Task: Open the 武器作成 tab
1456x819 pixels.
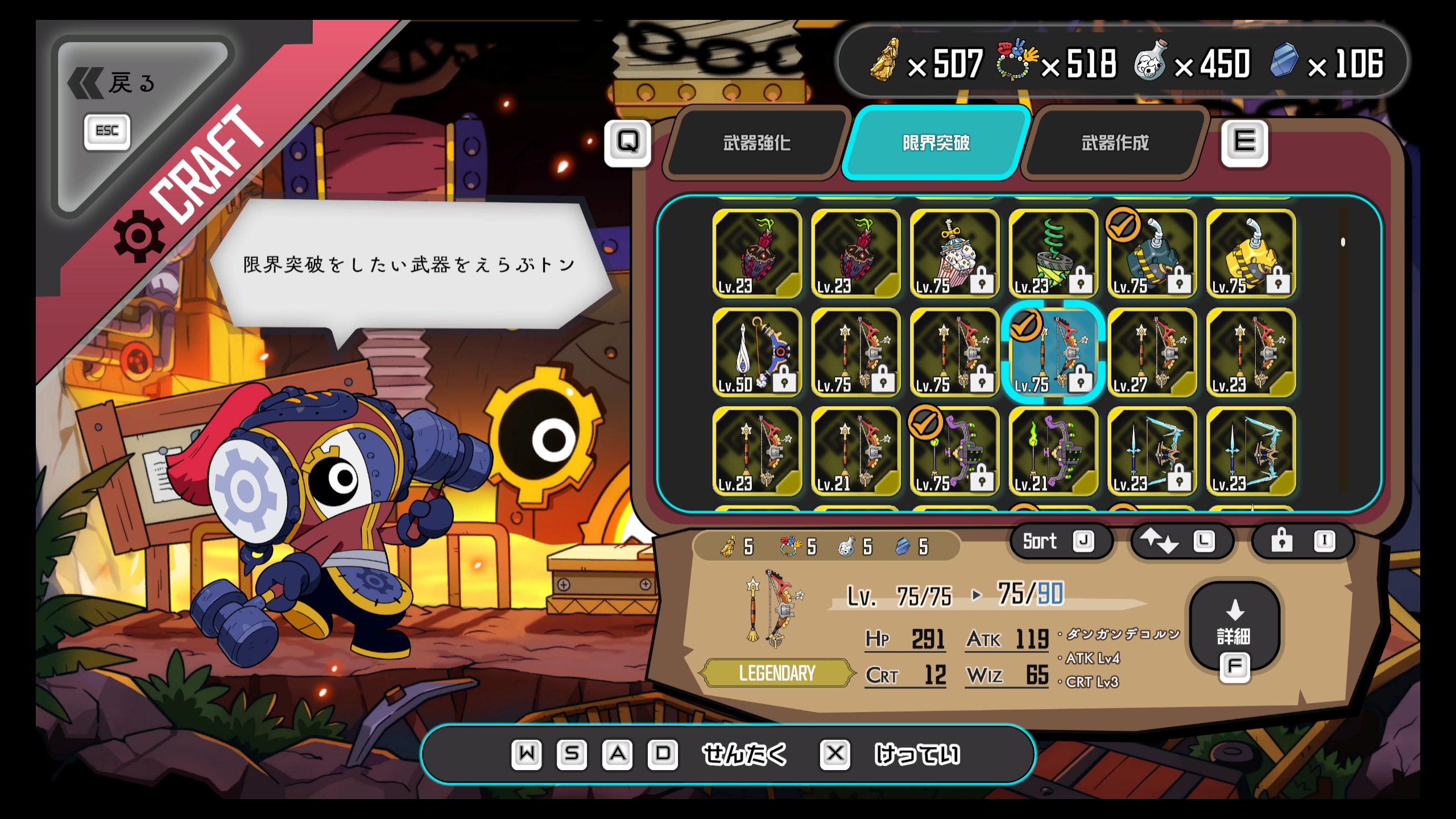Action: coord(1115,143)
